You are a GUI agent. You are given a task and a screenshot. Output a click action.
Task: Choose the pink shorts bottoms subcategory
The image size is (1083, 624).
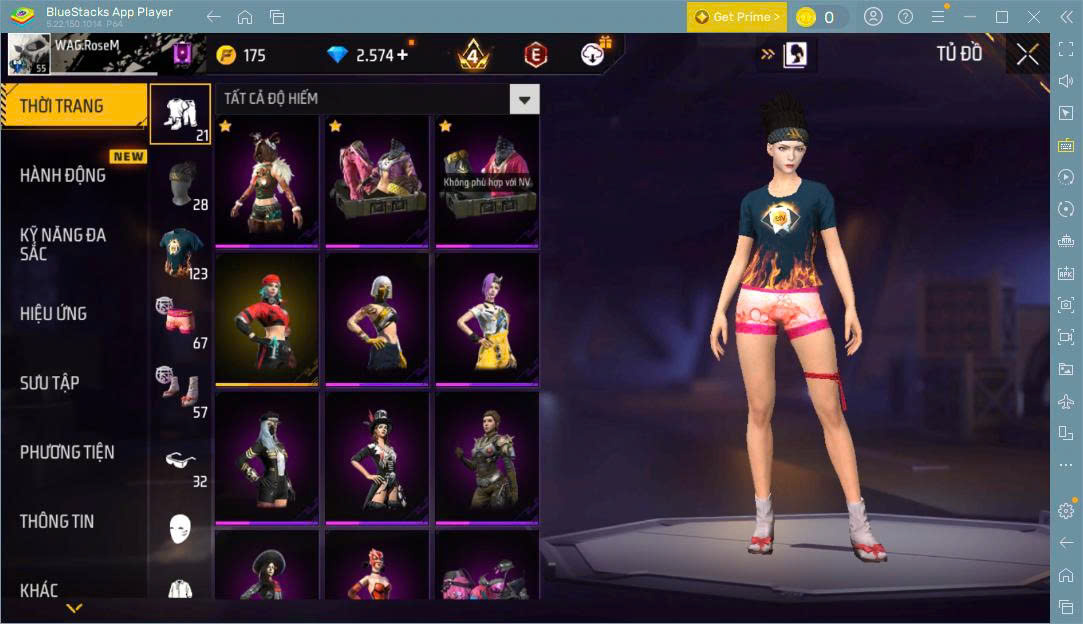181,320
